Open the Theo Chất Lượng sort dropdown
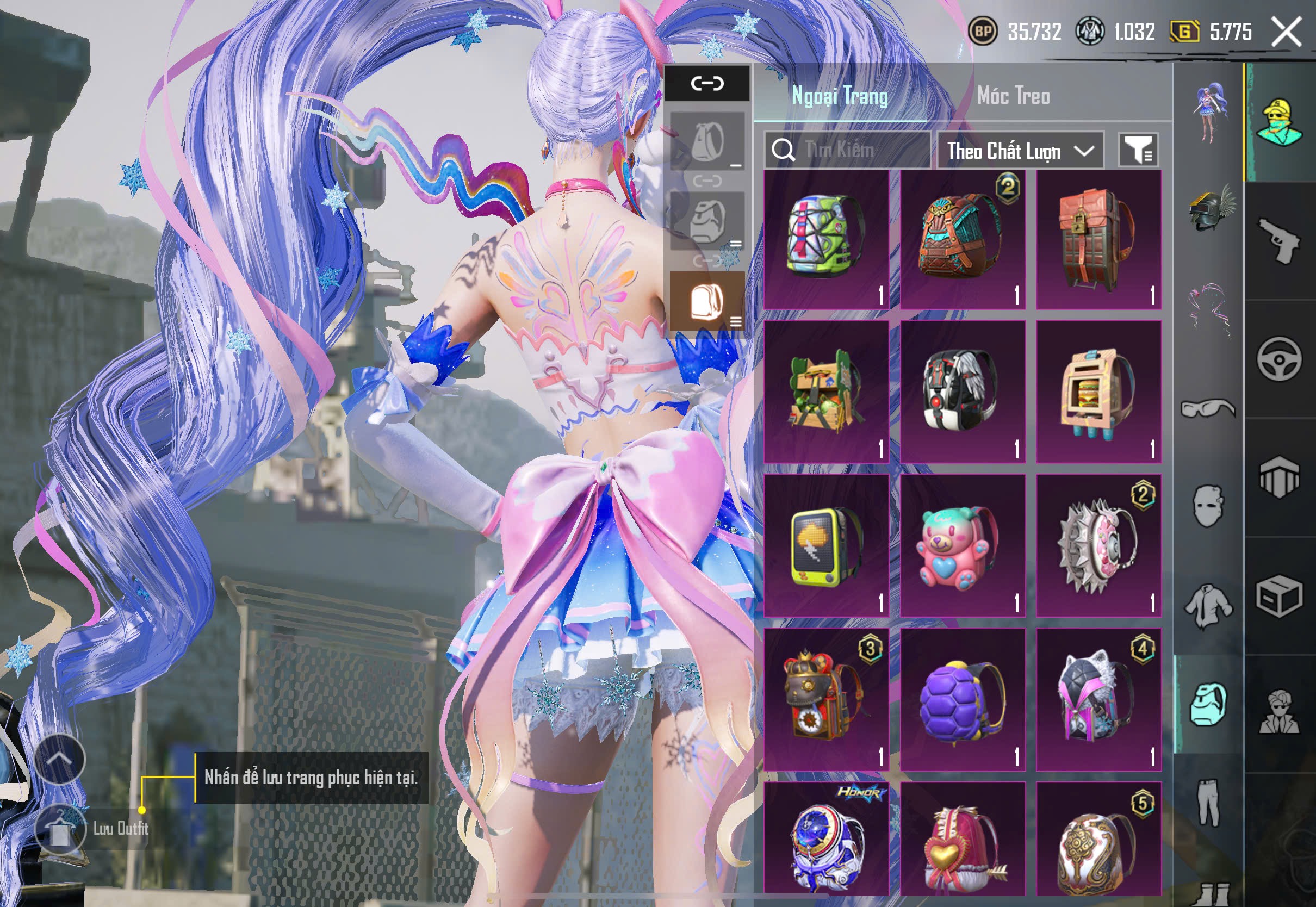1316x907 pixels. coord(1020,151)
